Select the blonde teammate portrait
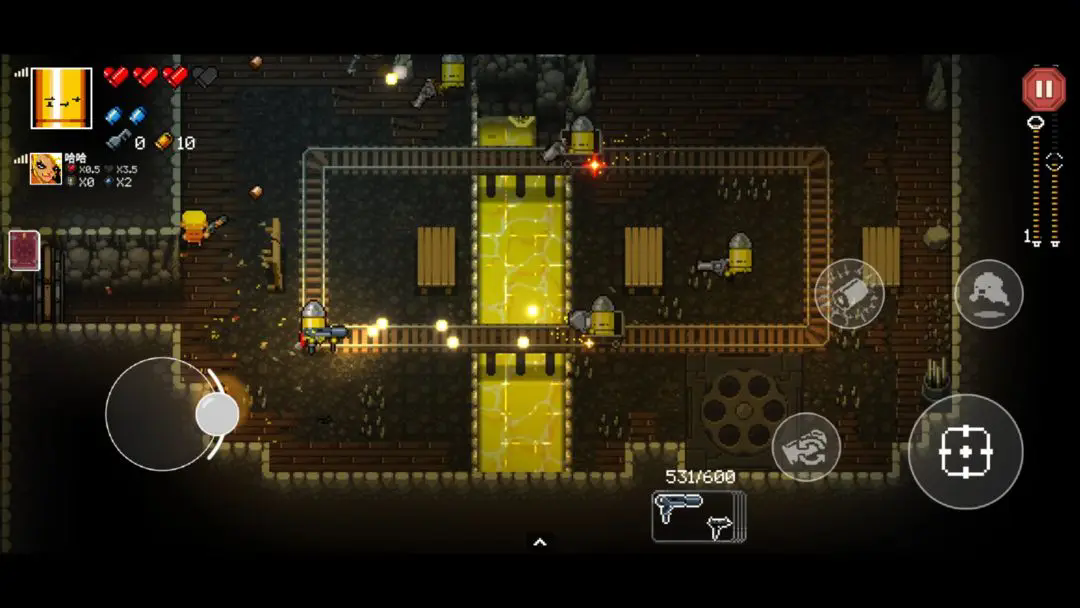Viewport: 1080px width, 608px height. [x=46, y=169]
